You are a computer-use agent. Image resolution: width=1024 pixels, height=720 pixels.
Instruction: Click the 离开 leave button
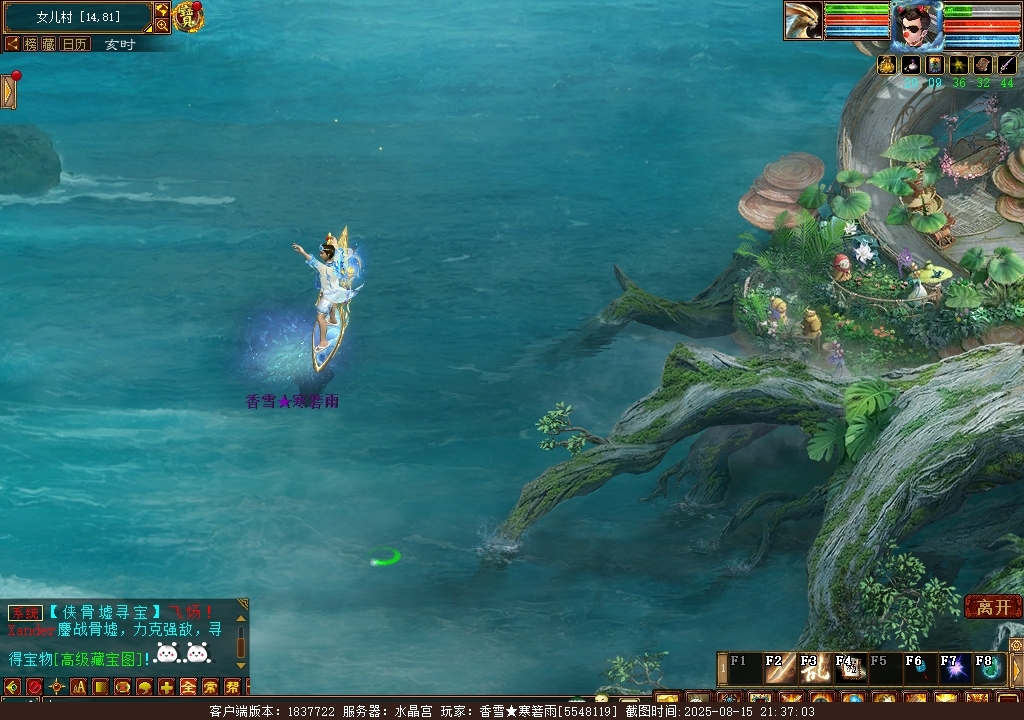click(993, 607)
